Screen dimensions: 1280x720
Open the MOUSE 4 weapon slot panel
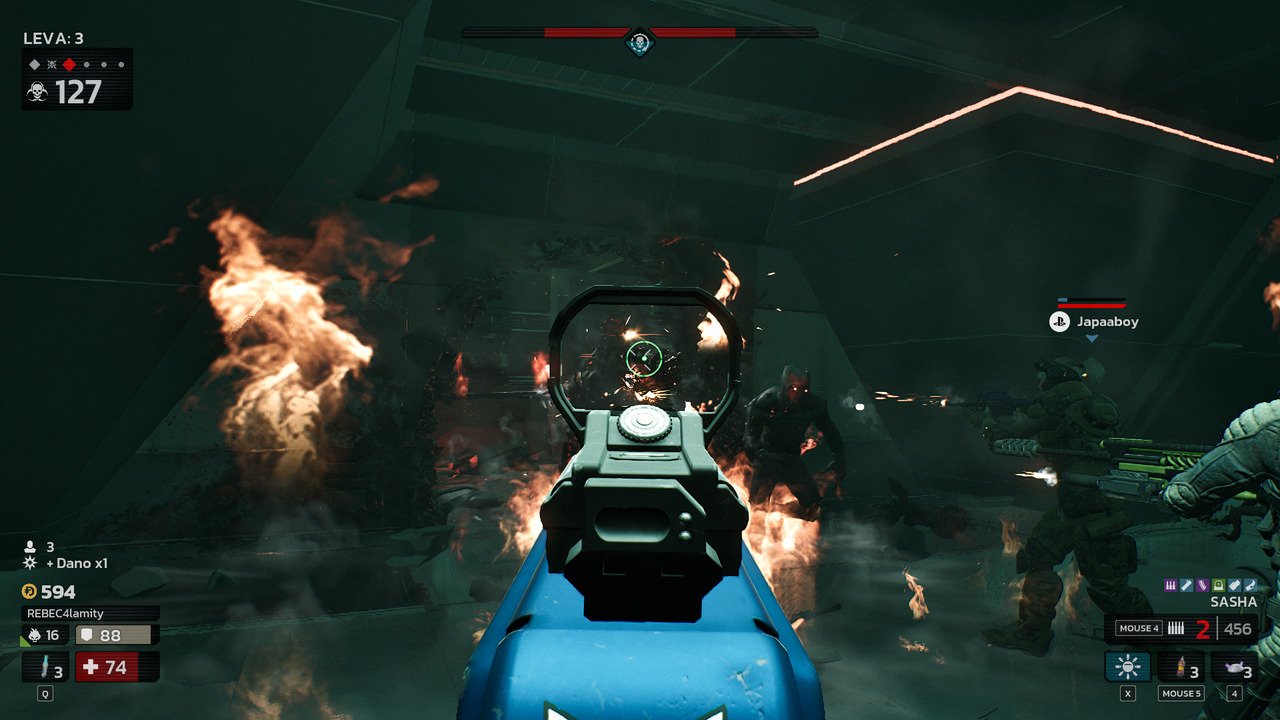click(1139, 628)
